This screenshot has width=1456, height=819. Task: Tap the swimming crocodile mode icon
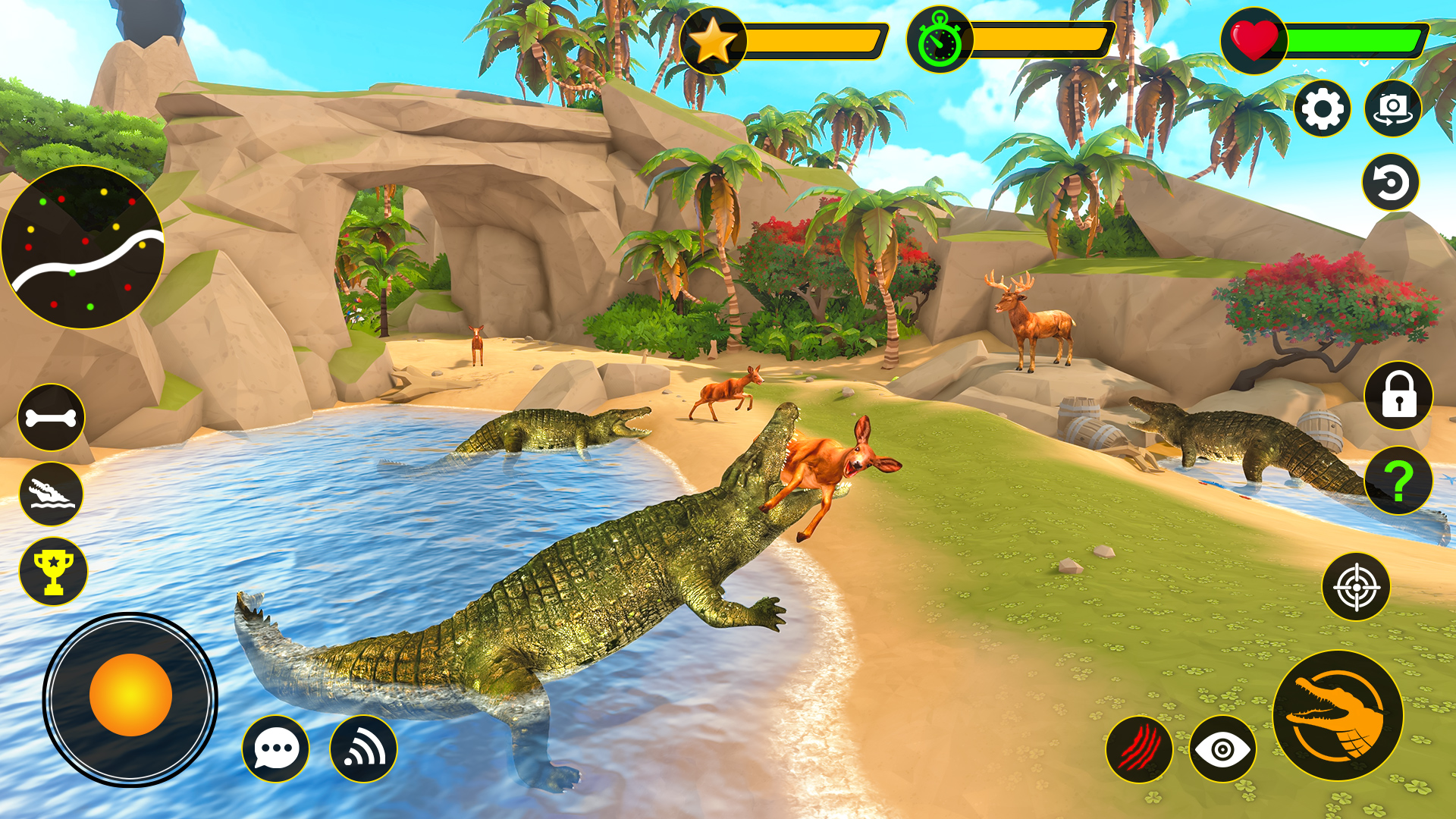click(52, 494)
